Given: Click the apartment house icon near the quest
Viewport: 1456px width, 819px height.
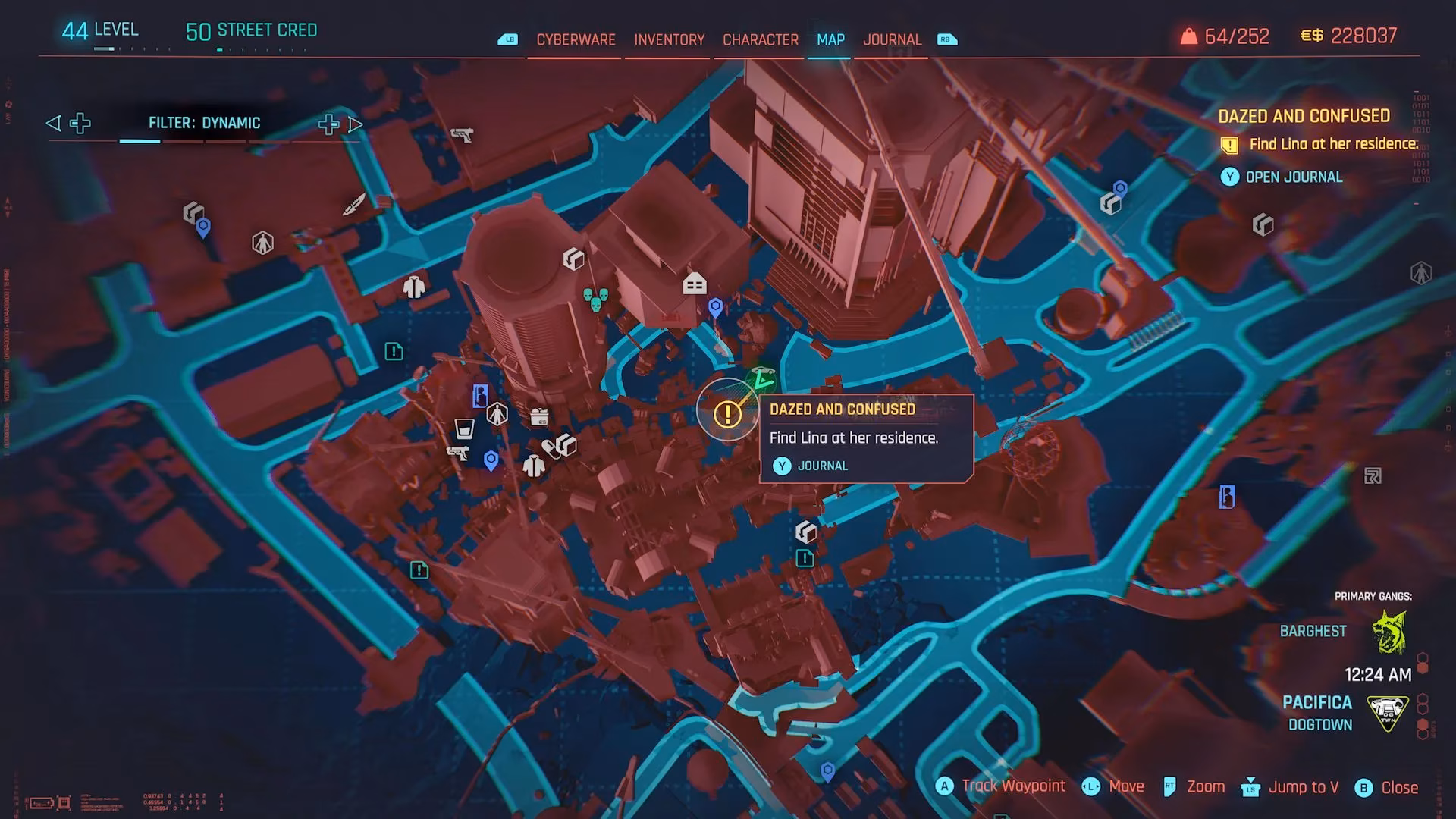Looking at the screenshot, I should pos(695,284).
